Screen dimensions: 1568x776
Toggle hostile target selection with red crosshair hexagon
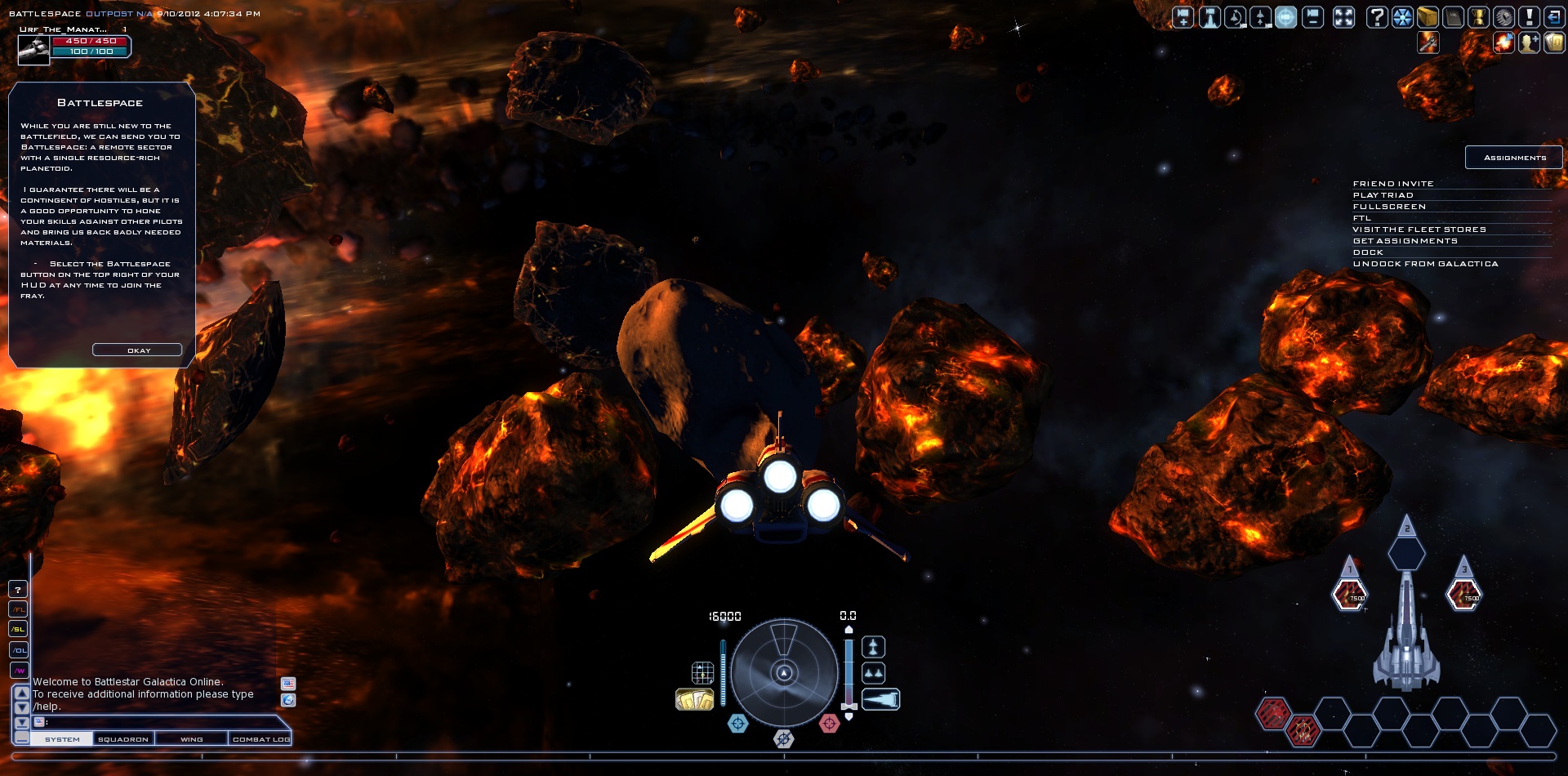click(828, 723)
